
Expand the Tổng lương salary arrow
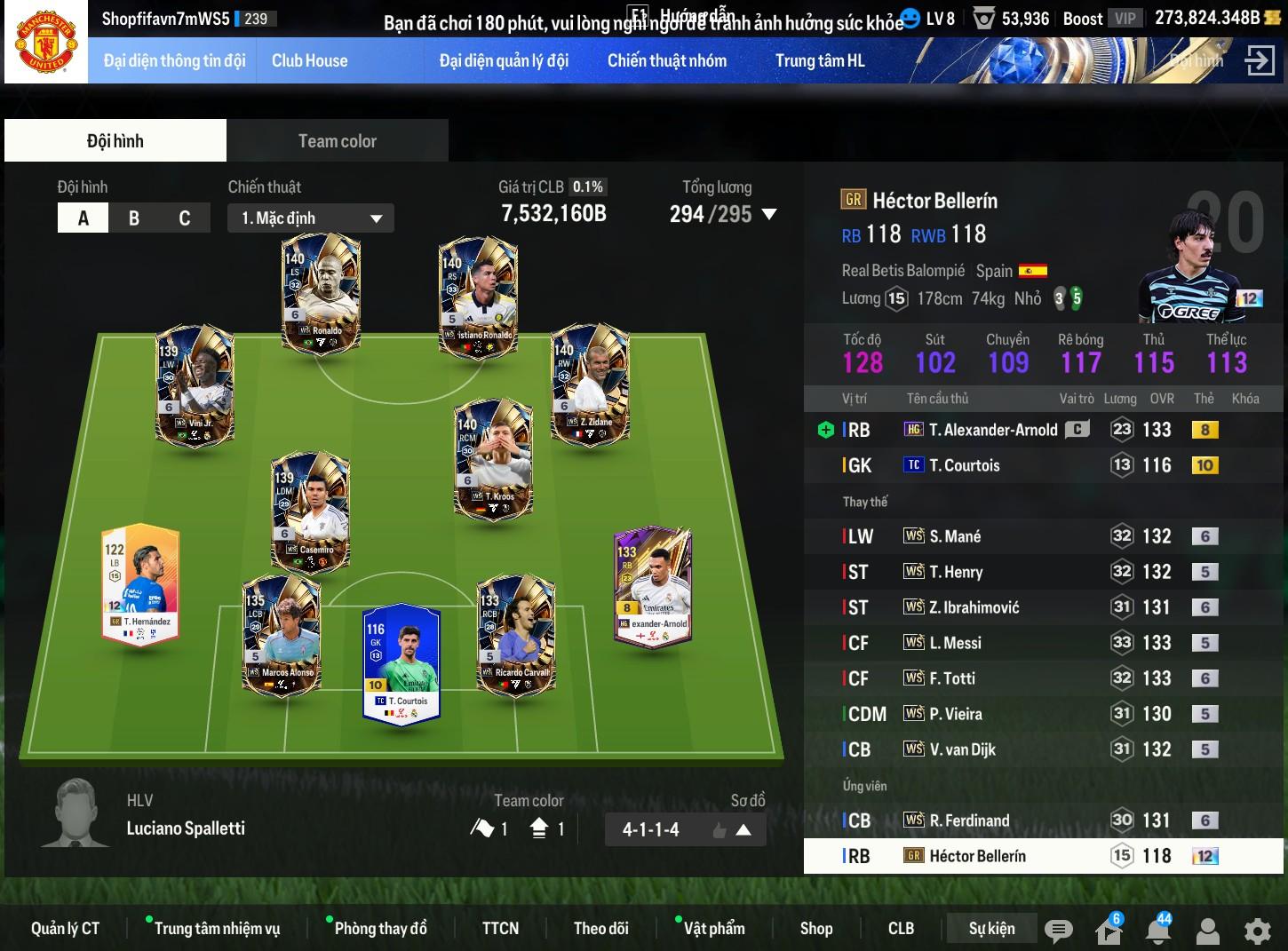coord(769,214)
